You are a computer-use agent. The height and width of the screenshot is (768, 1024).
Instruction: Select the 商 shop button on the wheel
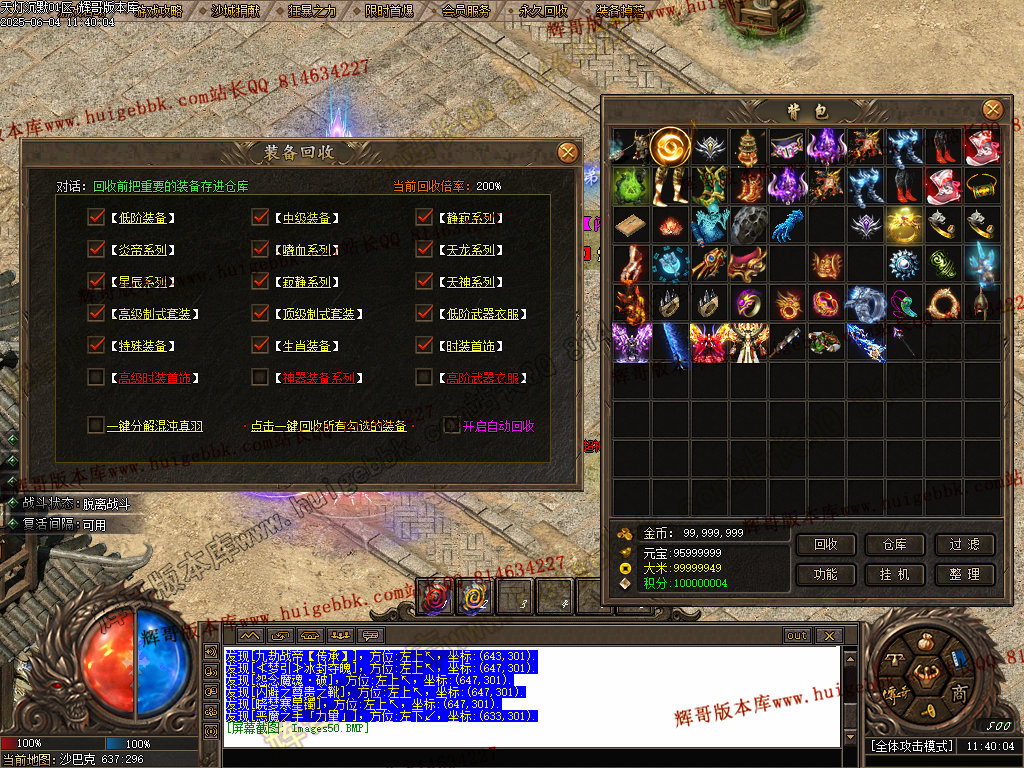(959, 693)
